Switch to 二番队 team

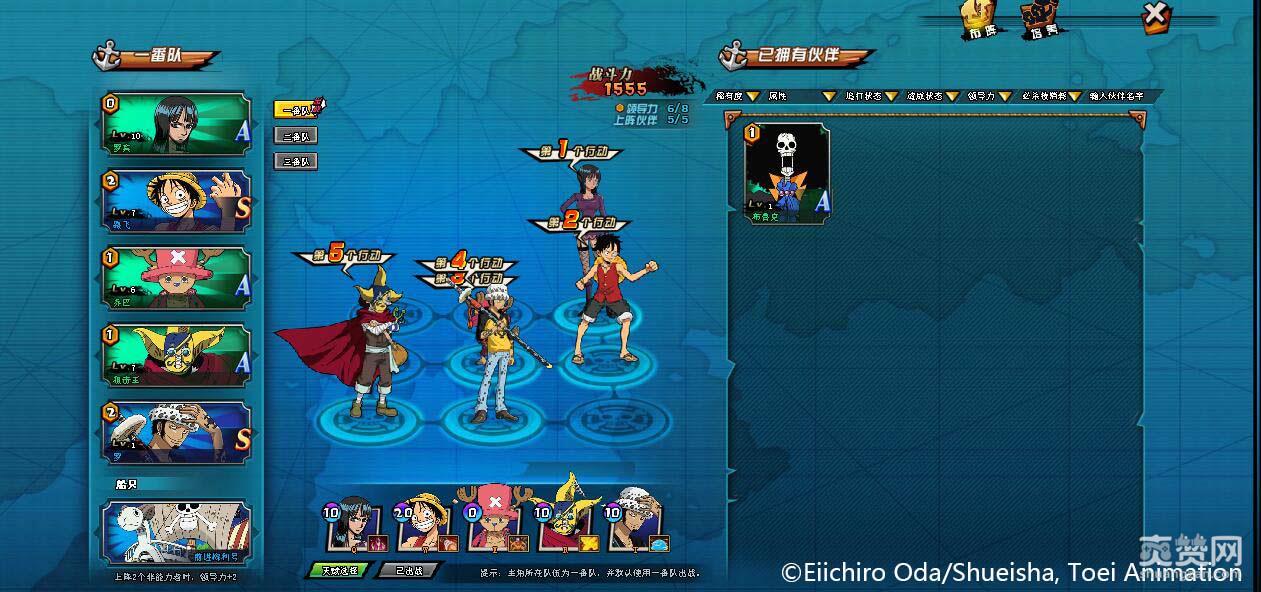(x=296, y=135)
